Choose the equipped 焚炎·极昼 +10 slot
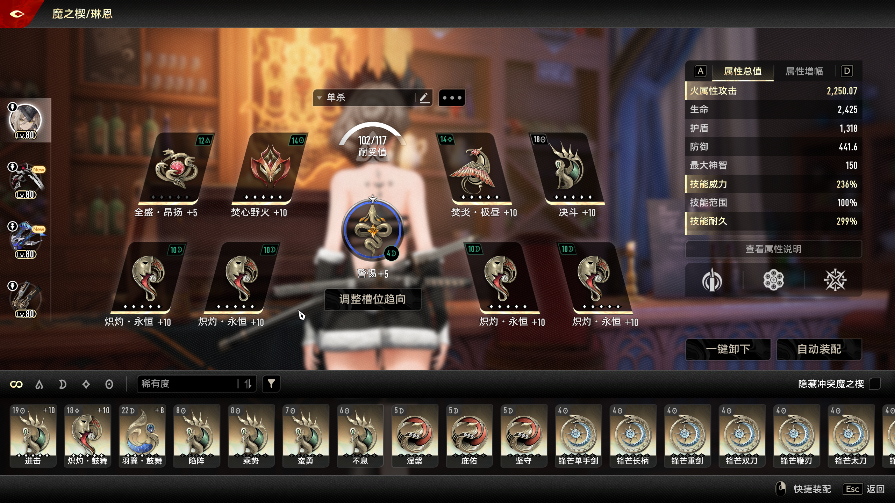The height and width of the screenshot is (503, 895). pyautogui.click(x=473, y=170)
